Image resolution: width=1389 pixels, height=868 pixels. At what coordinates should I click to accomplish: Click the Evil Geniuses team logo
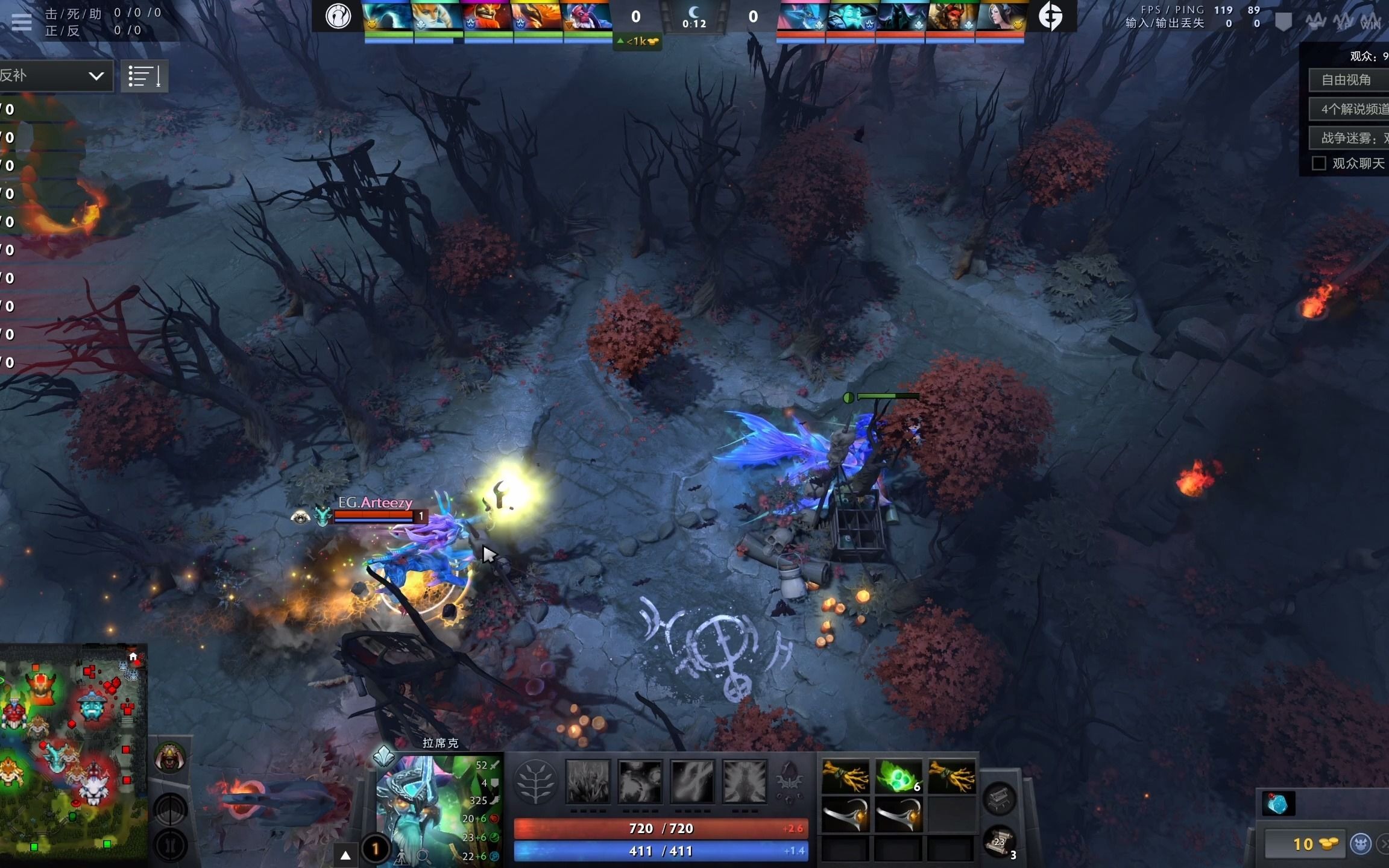[1050, 16]
